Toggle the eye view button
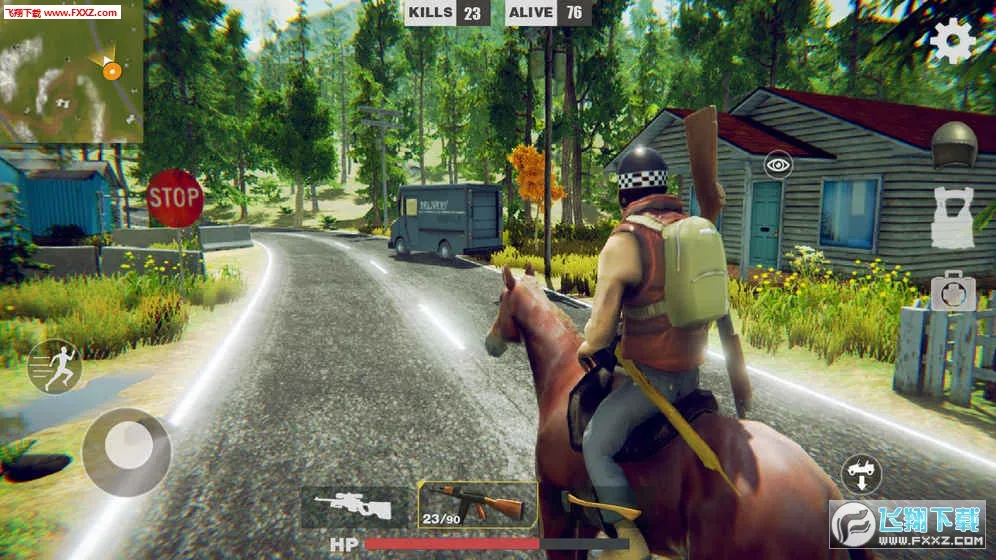 coord(778,165)
